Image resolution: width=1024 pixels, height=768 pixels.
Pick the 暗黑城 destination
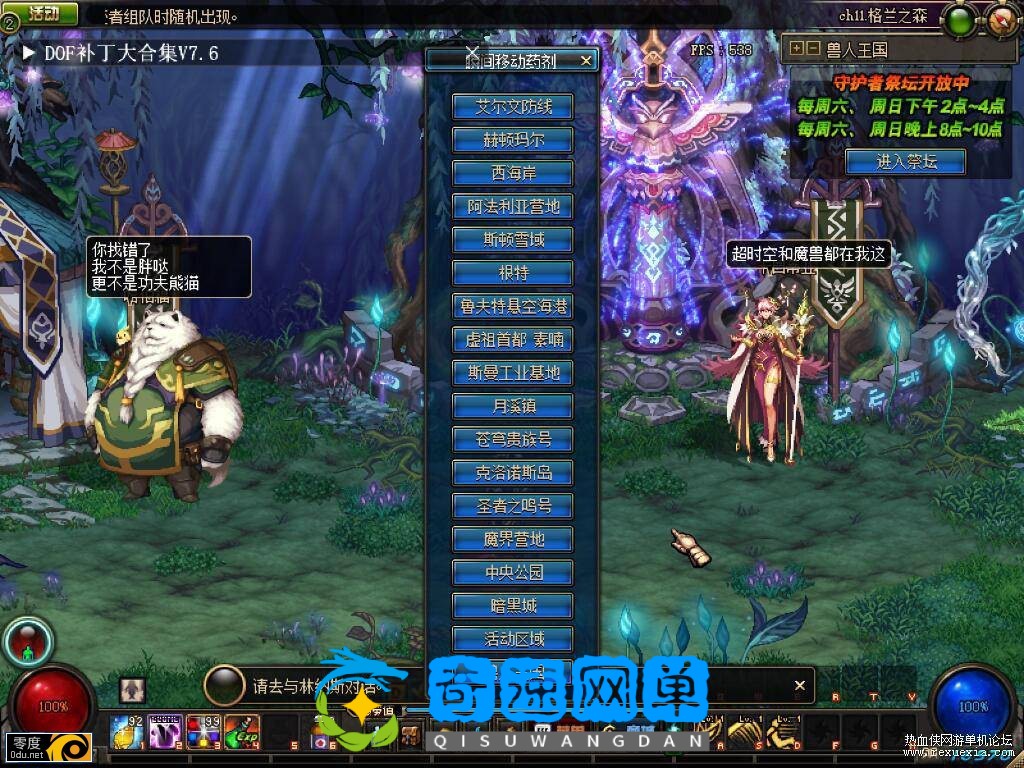tap(512, 605)
